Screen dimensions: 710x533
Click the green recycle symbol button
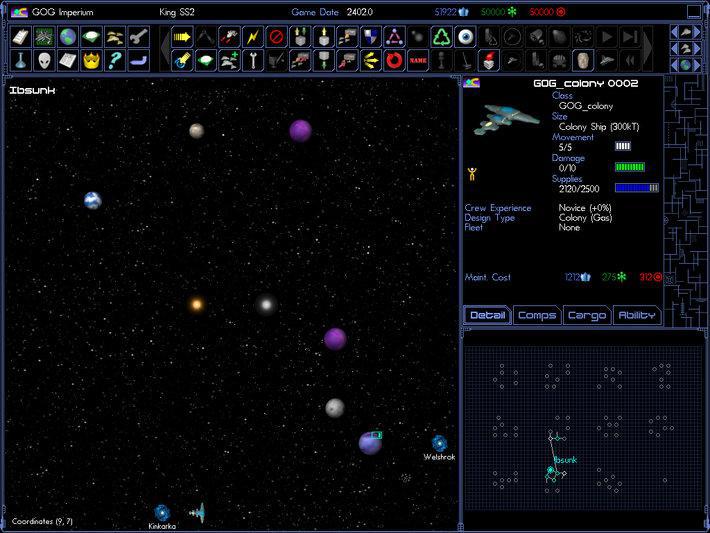pos(442,38)
